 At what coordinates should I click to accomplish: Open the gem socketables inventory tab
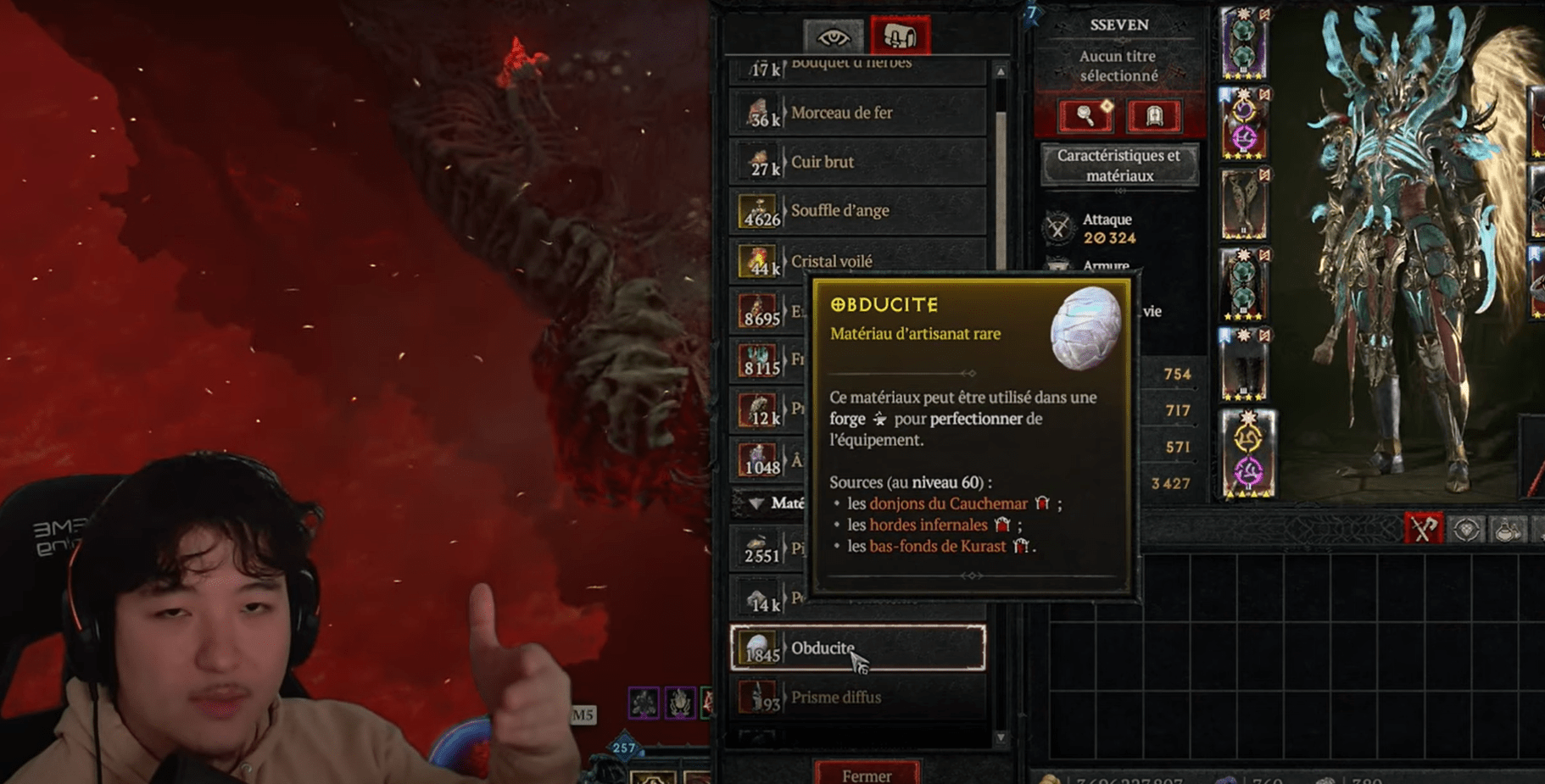pyautogui.click(x=1466, y=530)
